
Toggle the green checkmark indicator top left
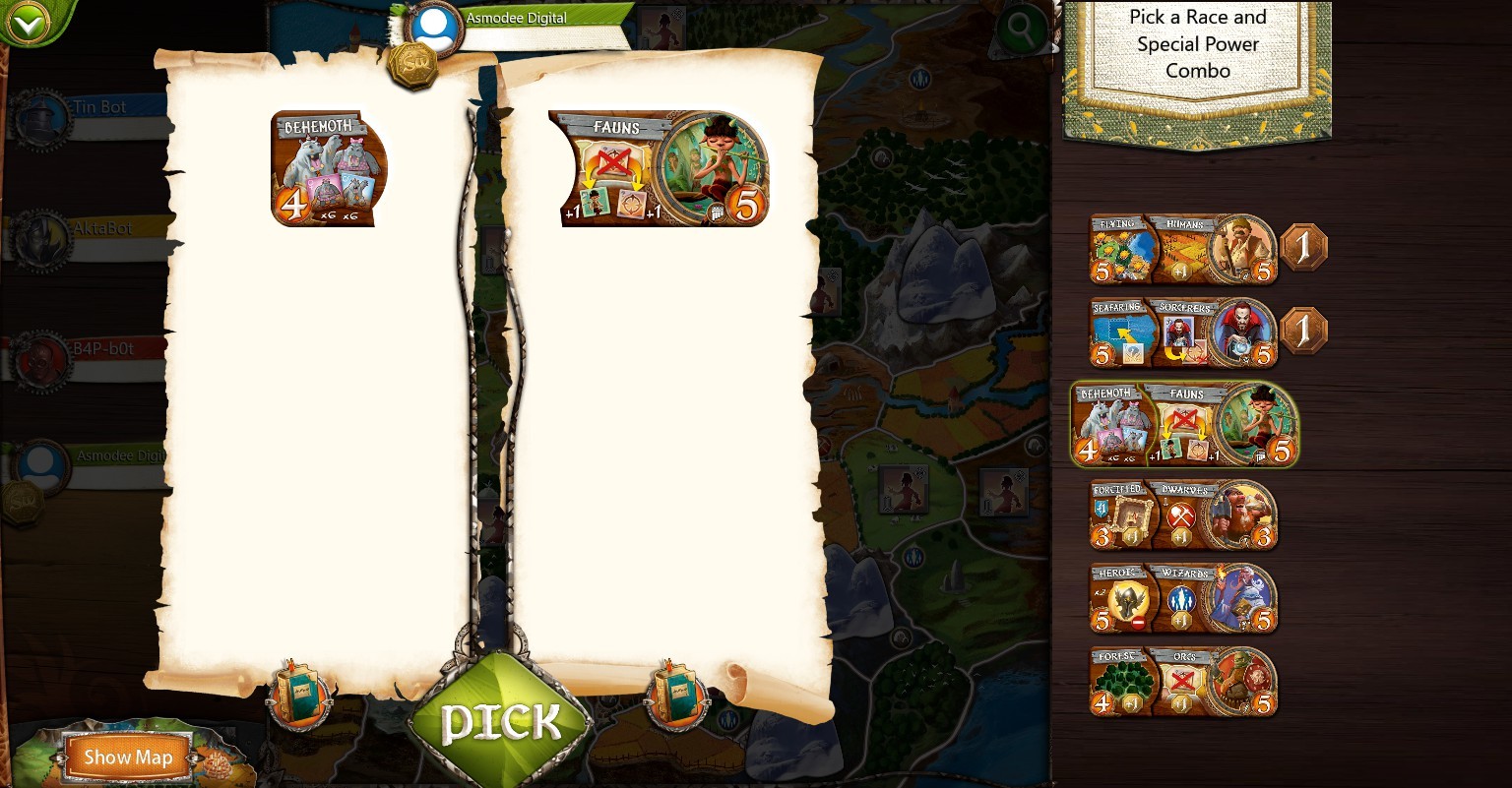(30, 24)
